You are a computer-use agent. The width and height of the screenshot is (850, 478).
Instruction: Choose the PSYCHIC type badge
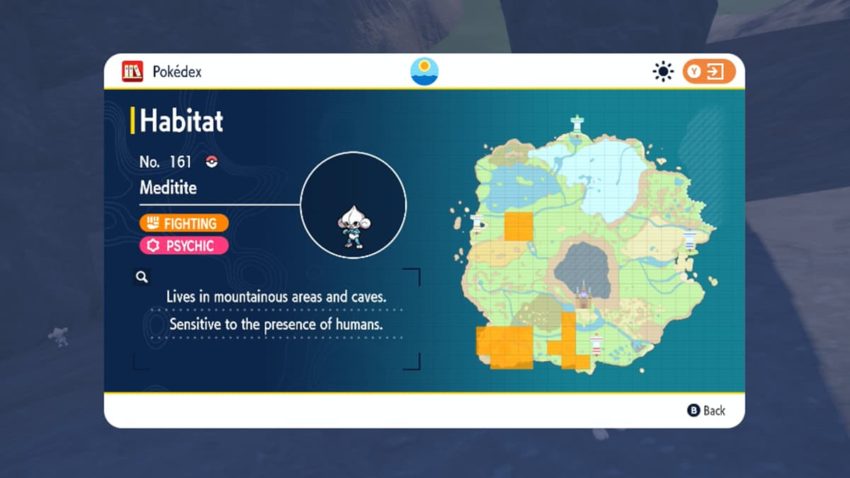click(x=184, y=245)
